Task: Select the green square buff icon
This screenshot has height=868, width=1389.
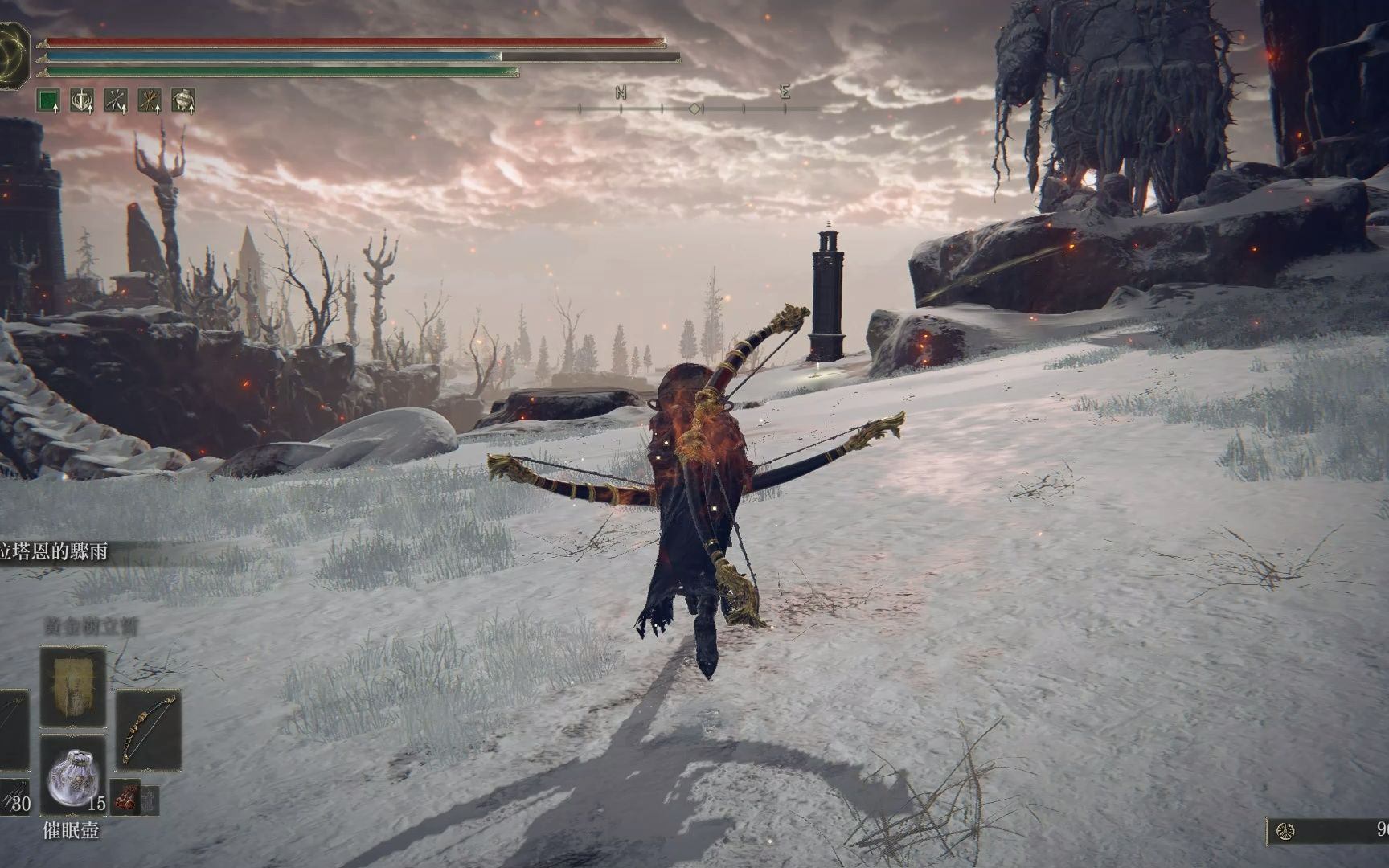Action: tap(49, 100)
